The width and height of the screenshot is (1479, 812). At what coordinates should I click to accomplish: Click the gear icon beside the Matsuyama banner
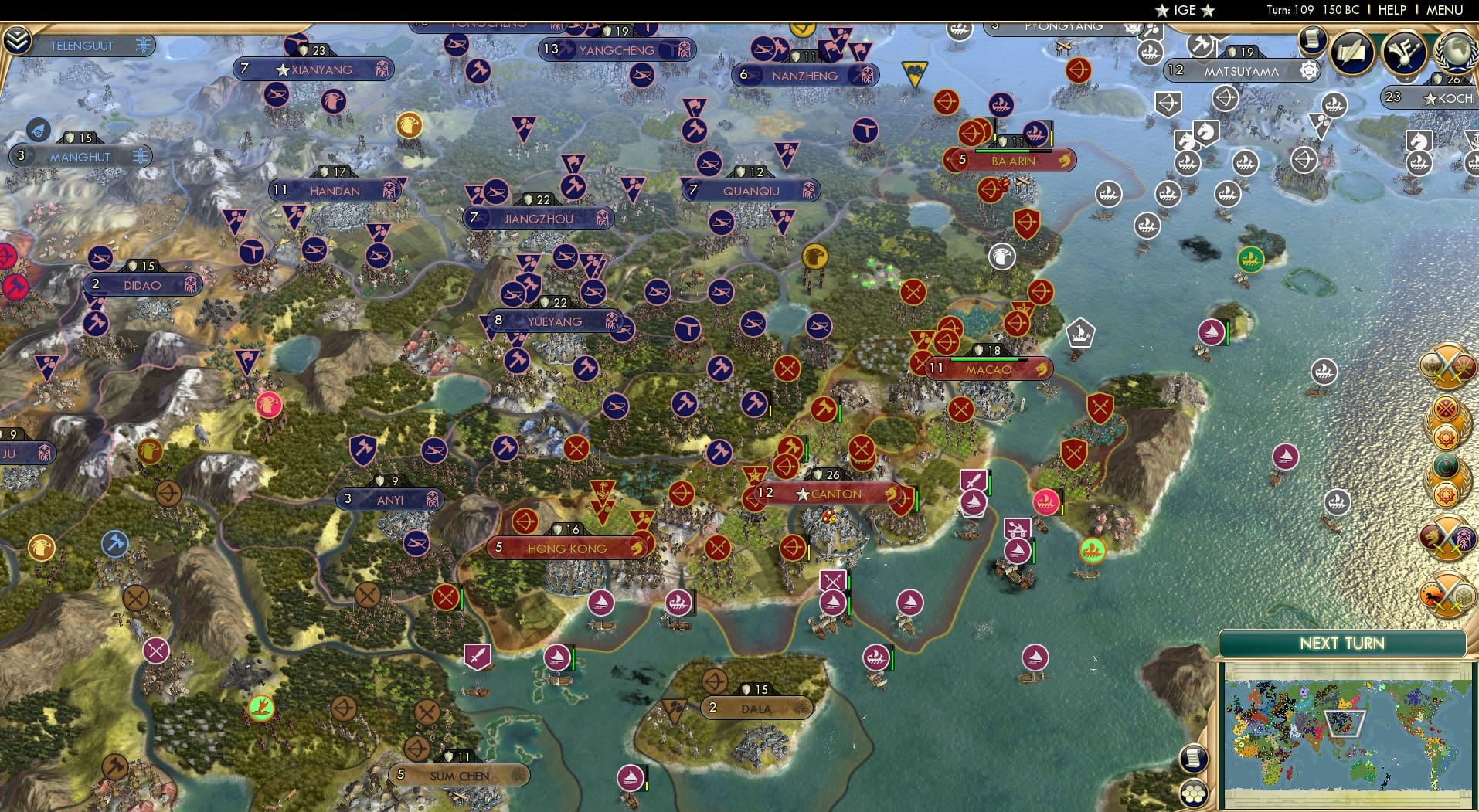[1307, 69]
